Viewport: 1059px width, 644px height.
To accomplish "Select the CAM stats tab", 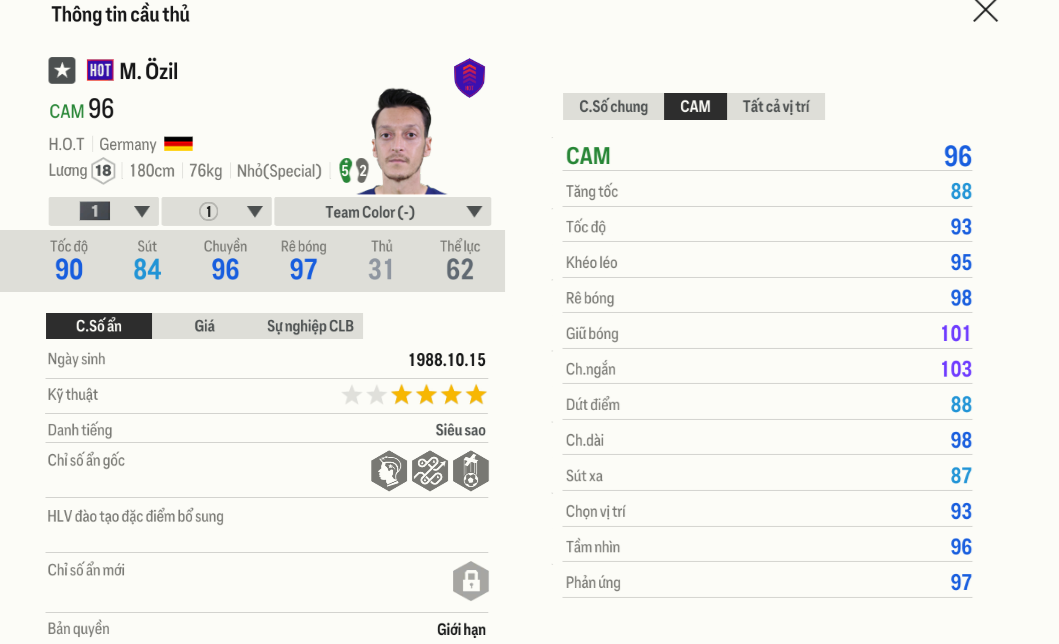I will pos(695,107).
